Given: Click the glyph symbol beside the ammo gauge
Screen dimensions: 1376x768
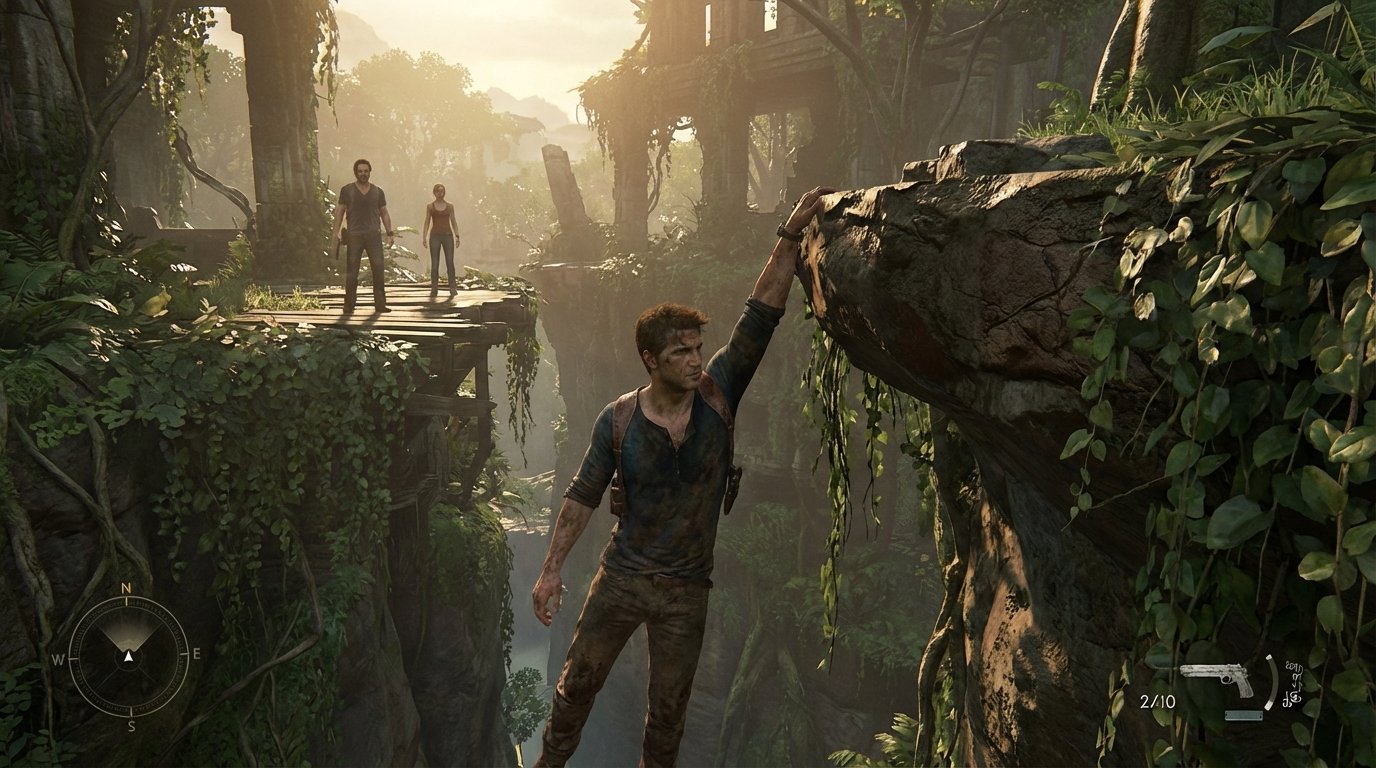Looking at the screenshot, I should (1294, 682).
